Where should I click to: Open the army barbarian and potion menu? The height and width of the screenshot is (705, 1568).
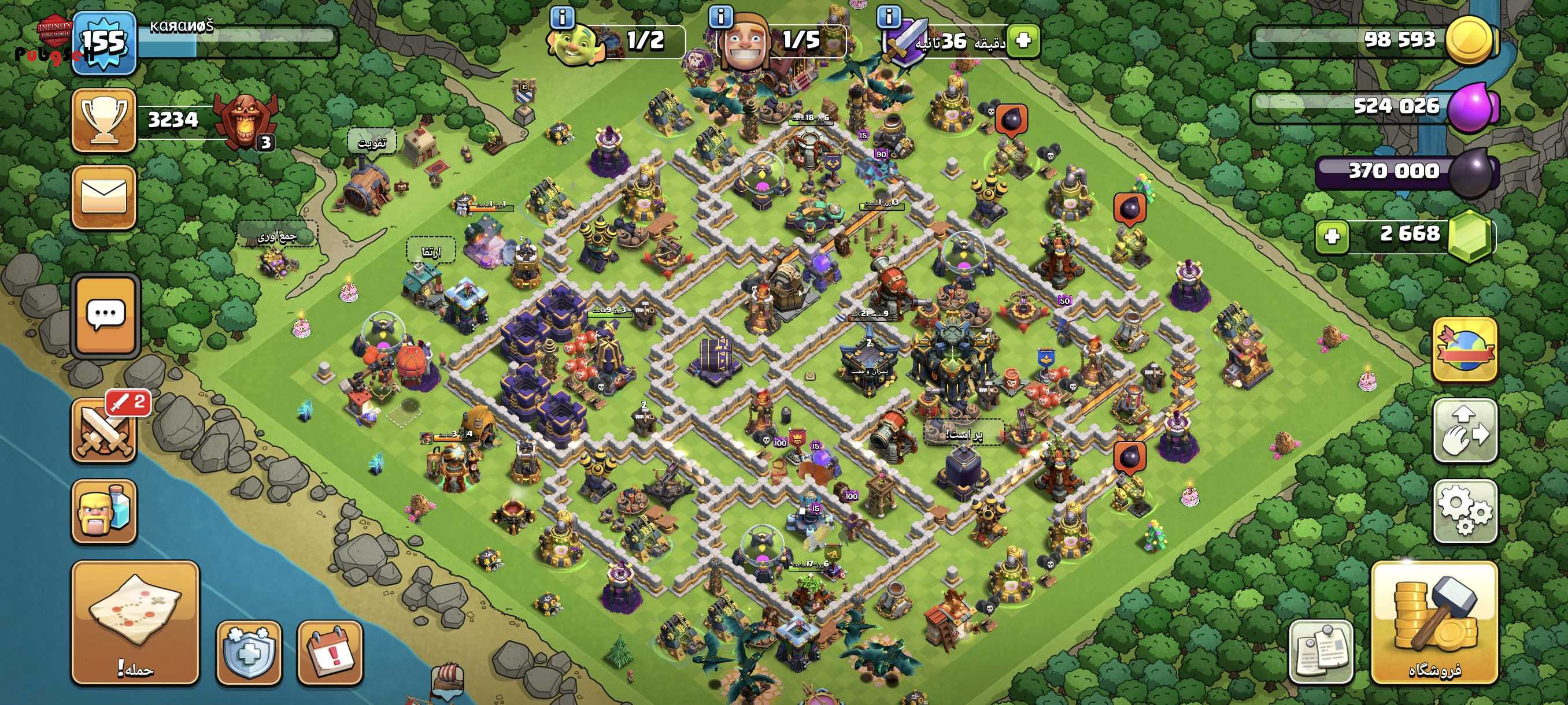pyautogui.click(x=104, y=511)
